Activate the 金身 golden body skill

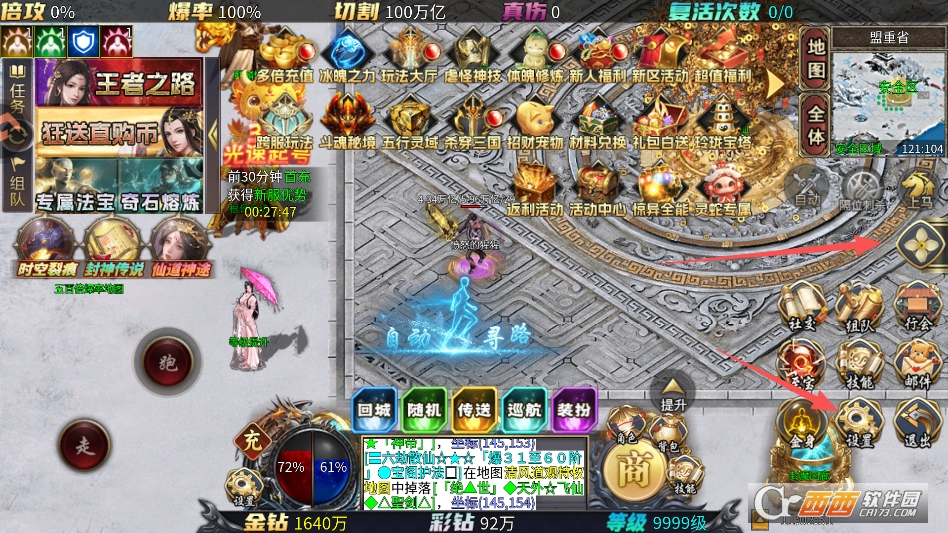tap(802, 422)
